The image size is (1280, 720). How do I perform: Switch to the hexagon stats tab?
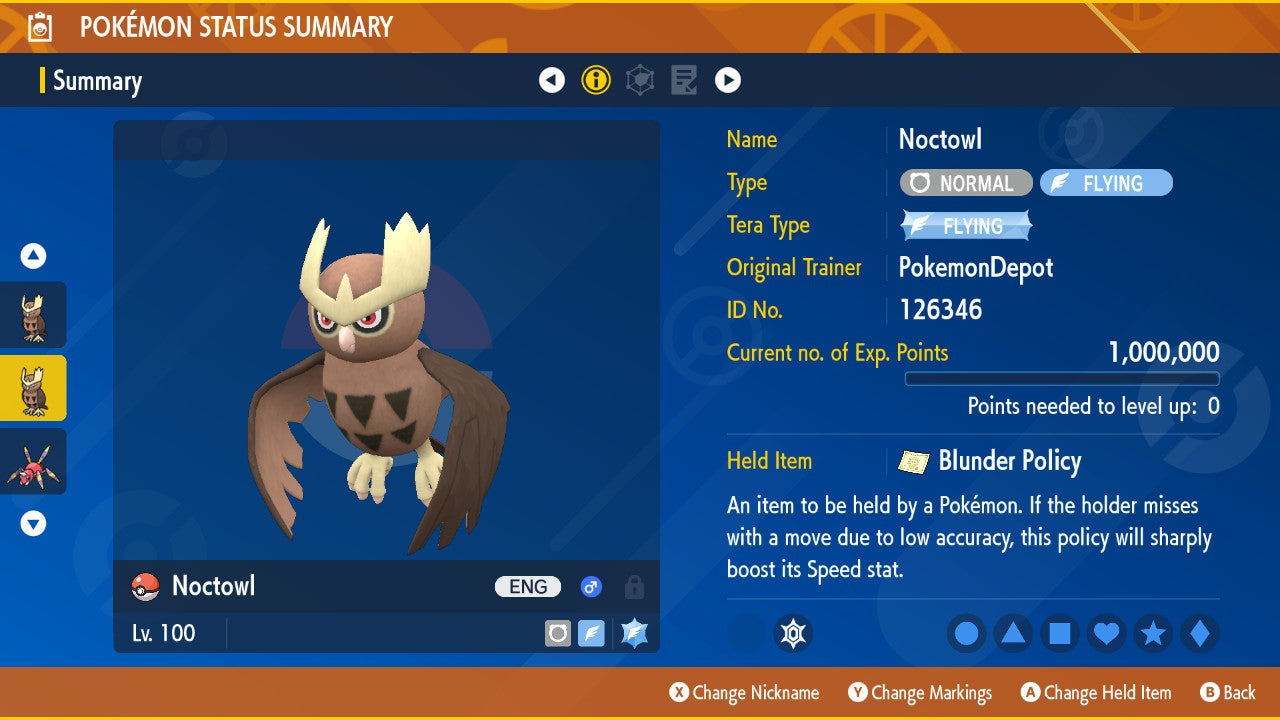[640, 80]
